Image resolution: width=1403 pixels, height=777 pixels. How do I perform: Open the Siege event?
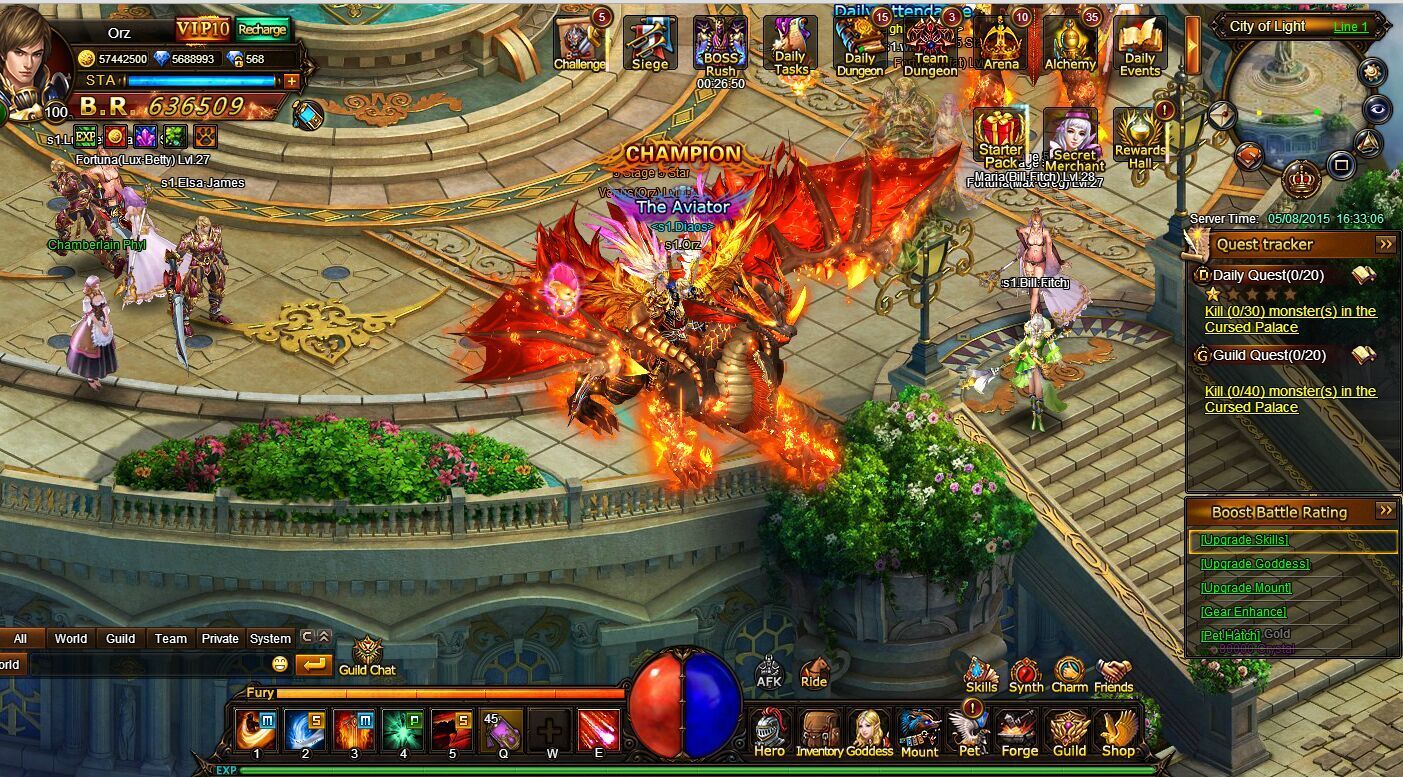click(650, 43)
